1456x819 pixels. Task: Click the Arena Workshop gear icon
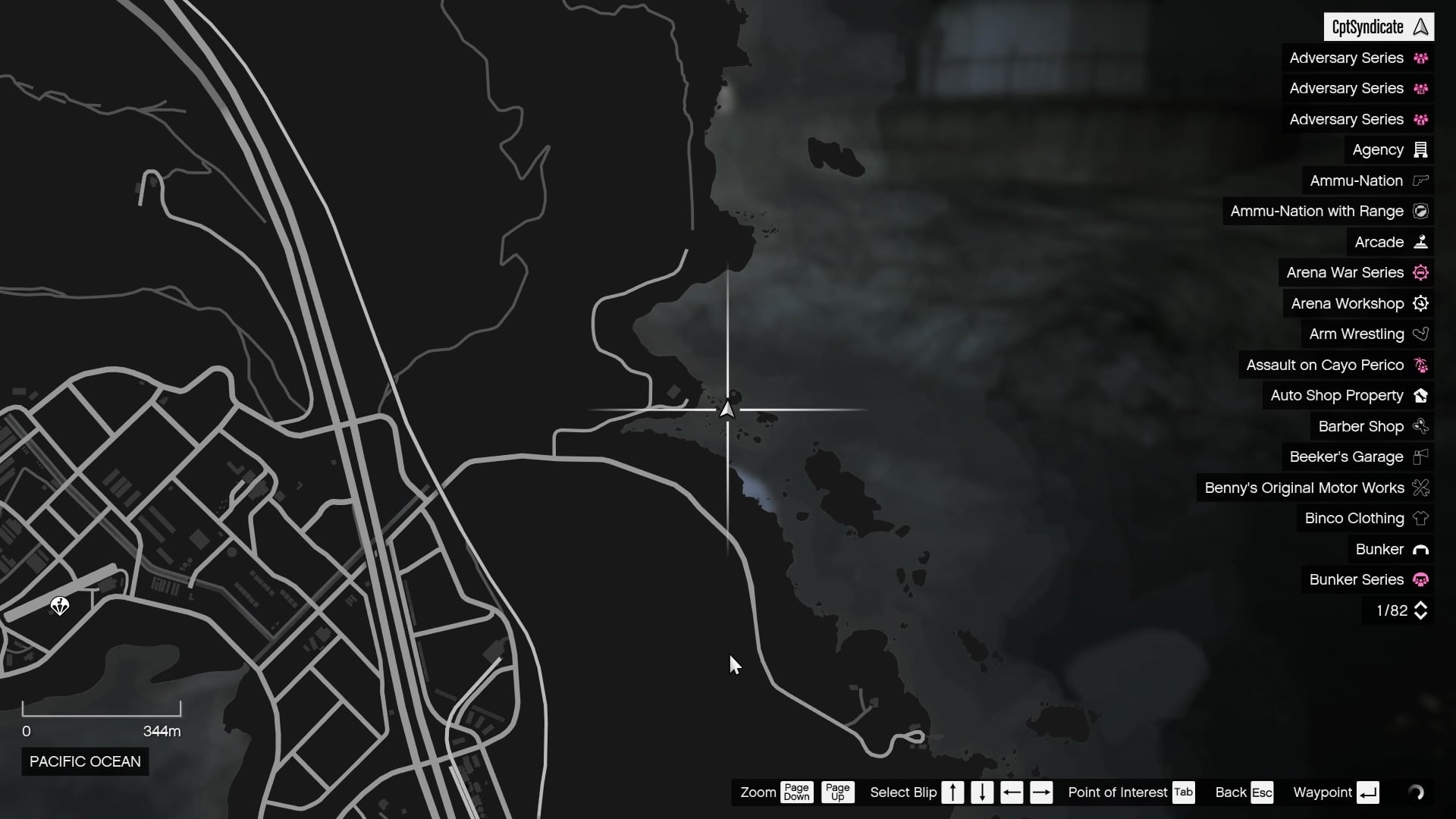pyautogui.click(x=1421, y=303)
